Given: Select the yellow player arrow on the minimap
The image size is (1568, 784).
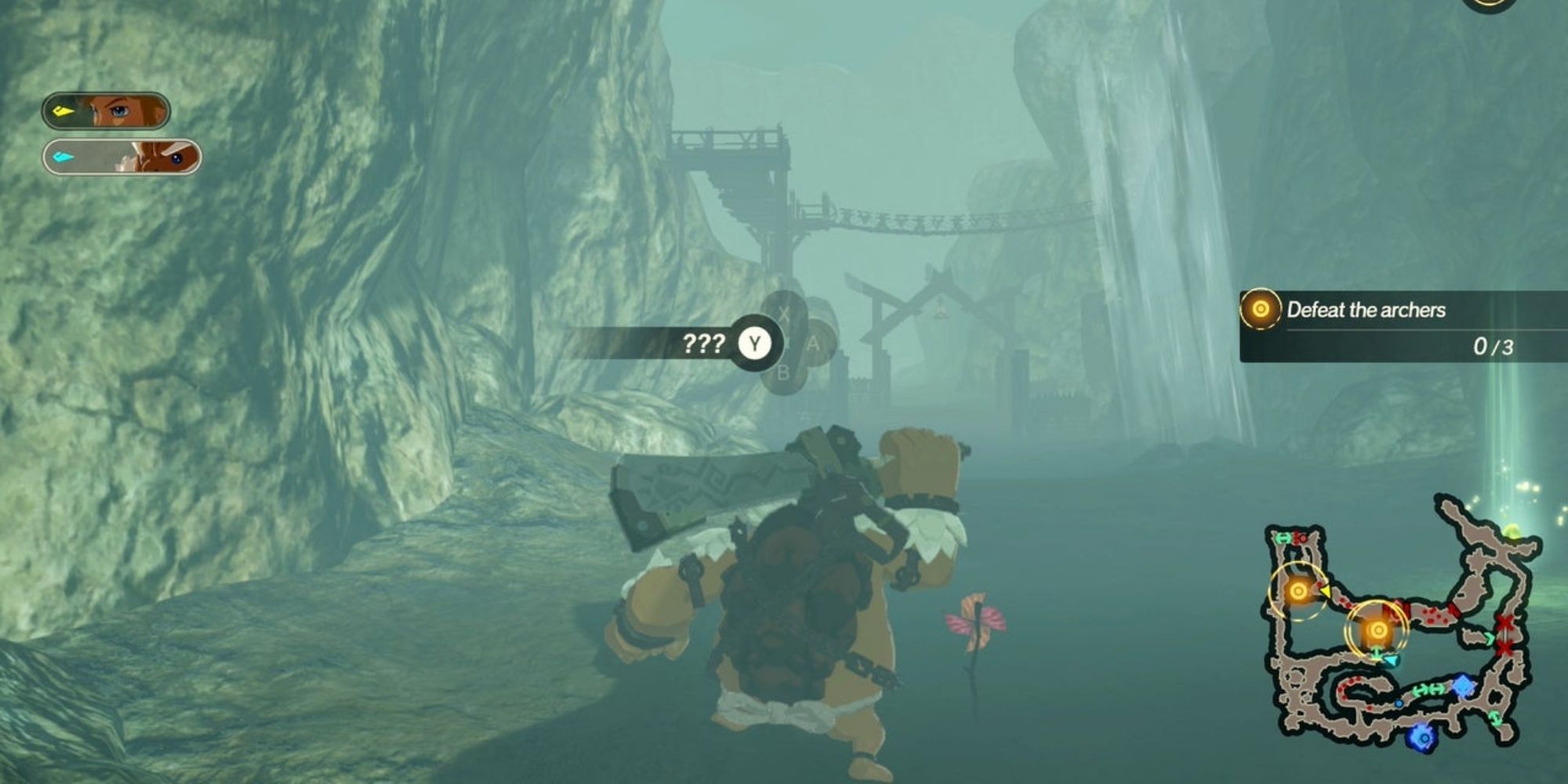Looking at the screenshot, I should [1327, 591].
